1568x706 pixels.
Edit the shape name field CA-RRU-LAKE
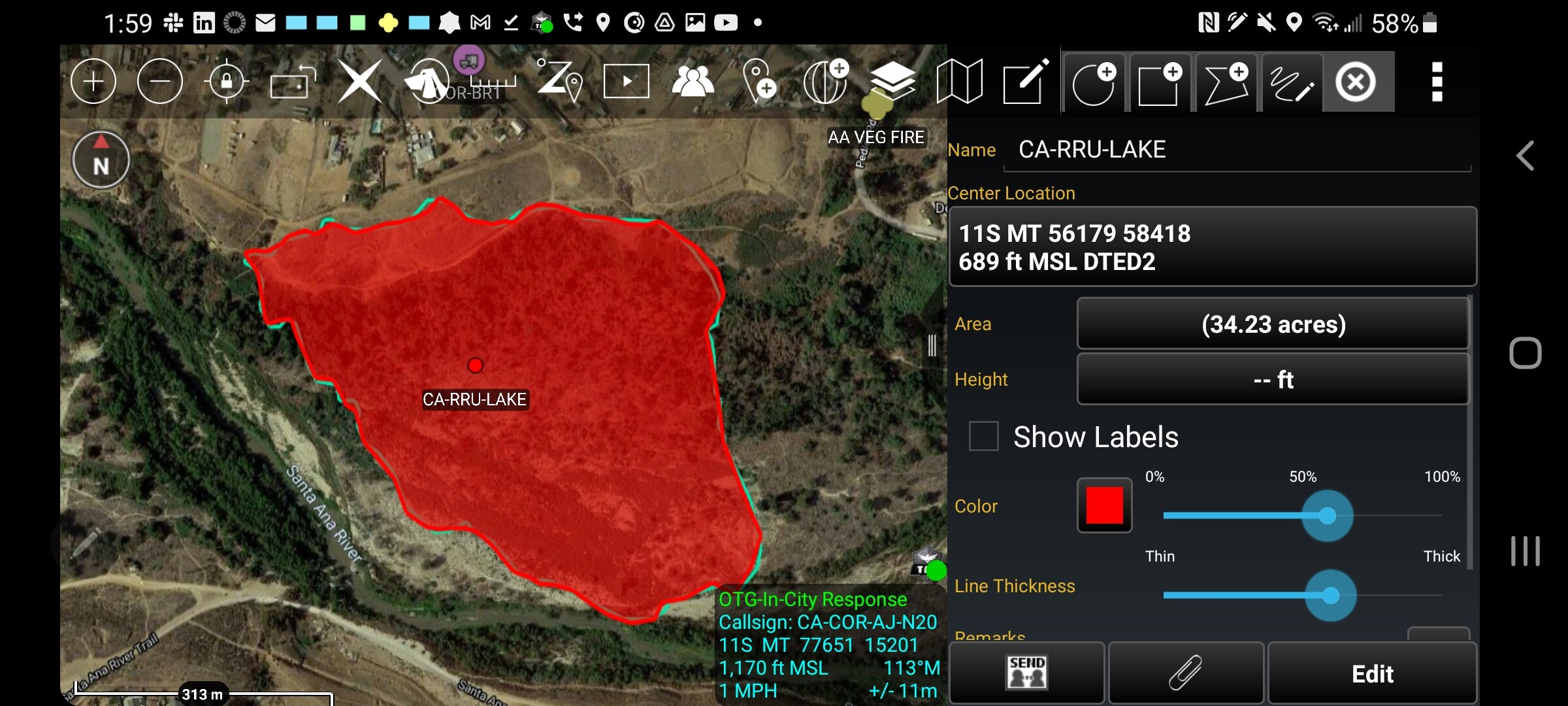1236,150
